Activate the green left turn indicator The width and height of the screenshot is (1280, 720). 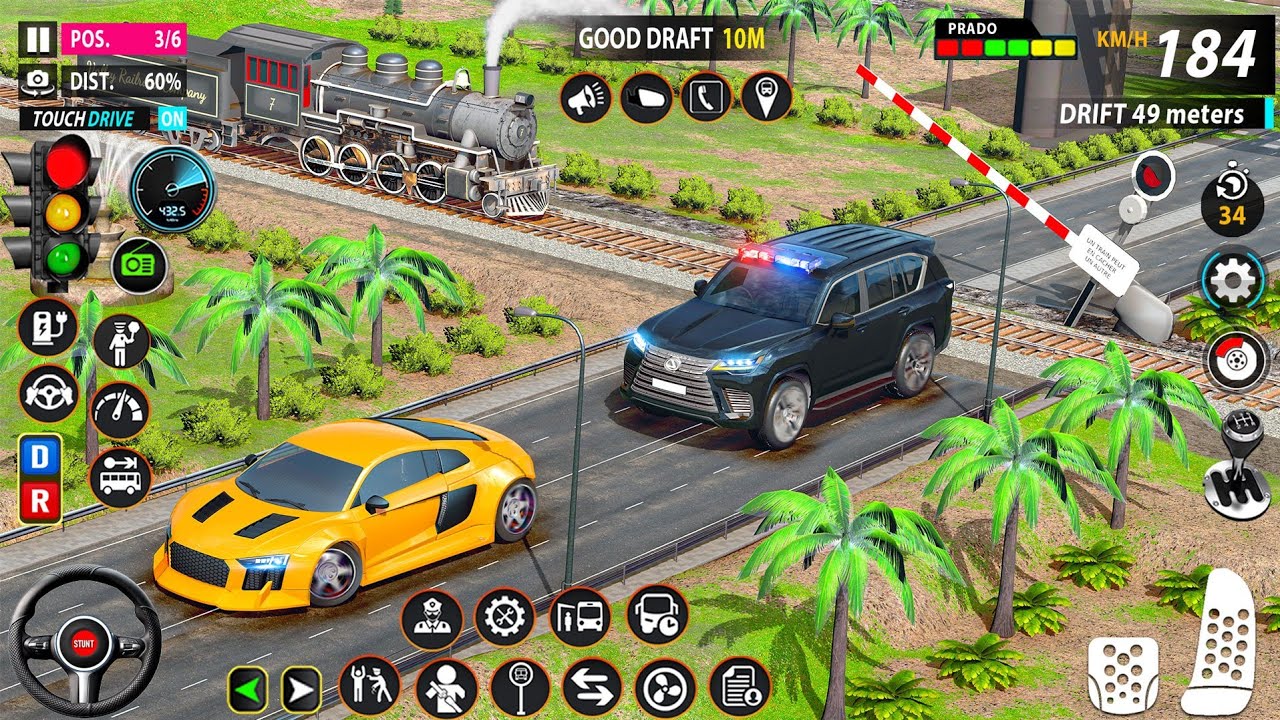(x=247, y=689)
